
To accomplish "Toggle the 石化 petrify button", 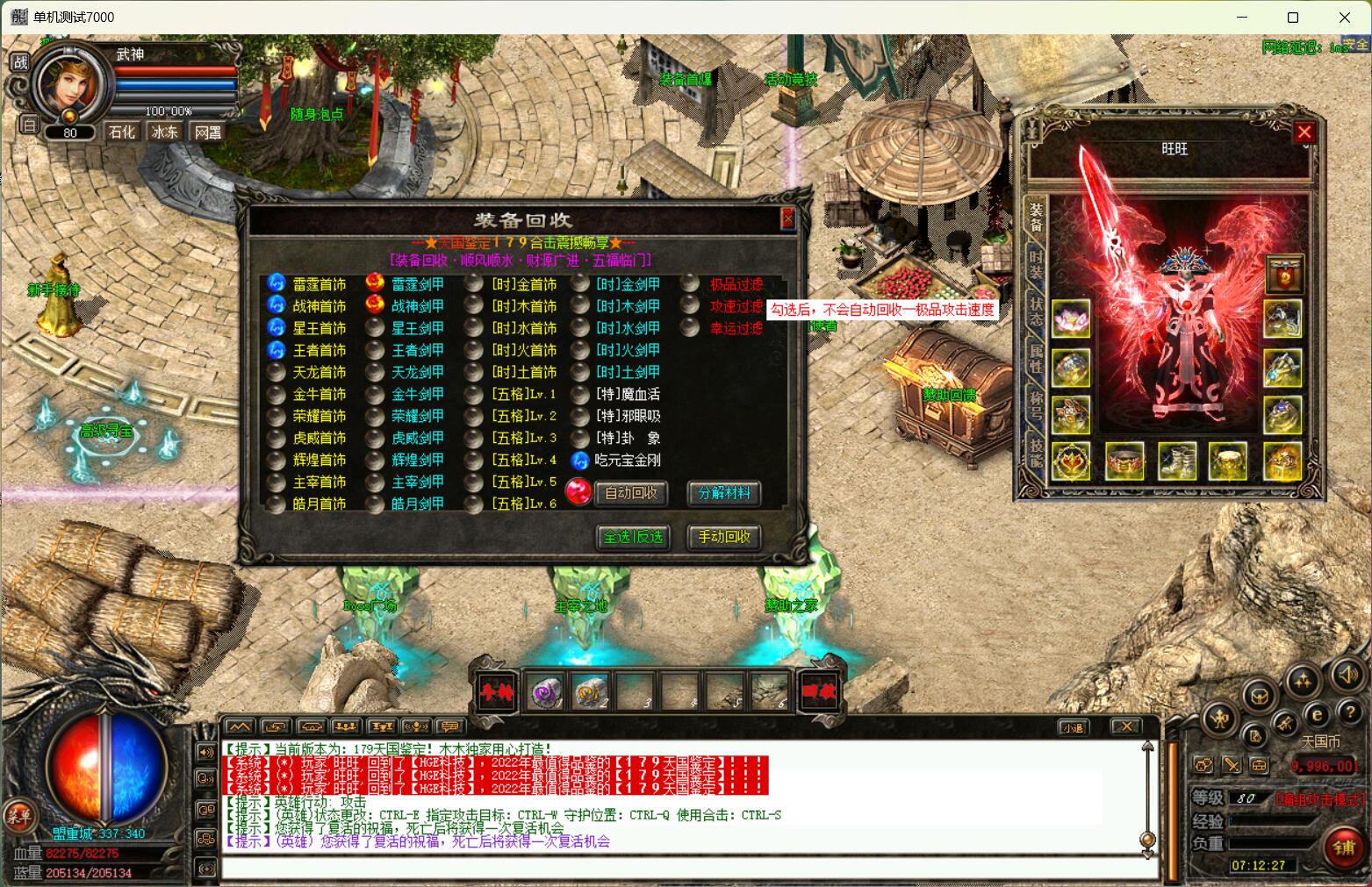I will tap(121, 132).
